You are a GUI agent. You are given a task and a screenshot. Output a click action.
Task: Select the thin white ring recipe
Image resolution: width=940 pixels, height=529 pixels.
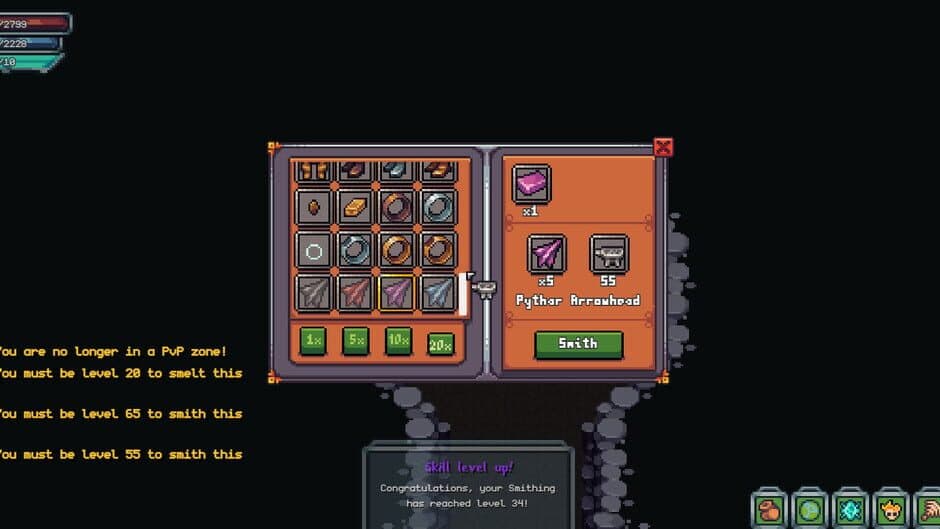(x=314, y=250)
